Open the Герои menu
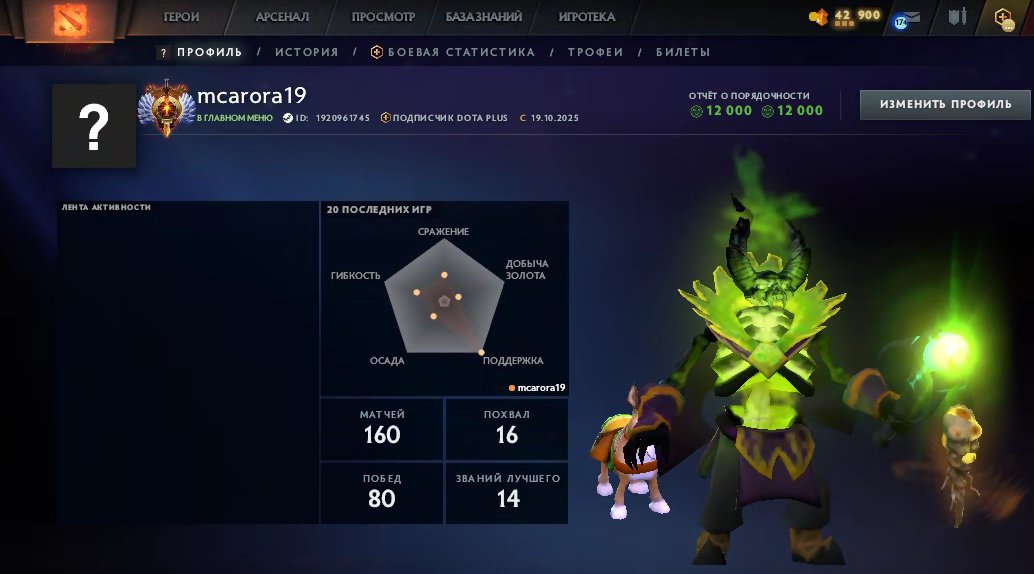Screen dimensions: 1034x574 point(182,17)
